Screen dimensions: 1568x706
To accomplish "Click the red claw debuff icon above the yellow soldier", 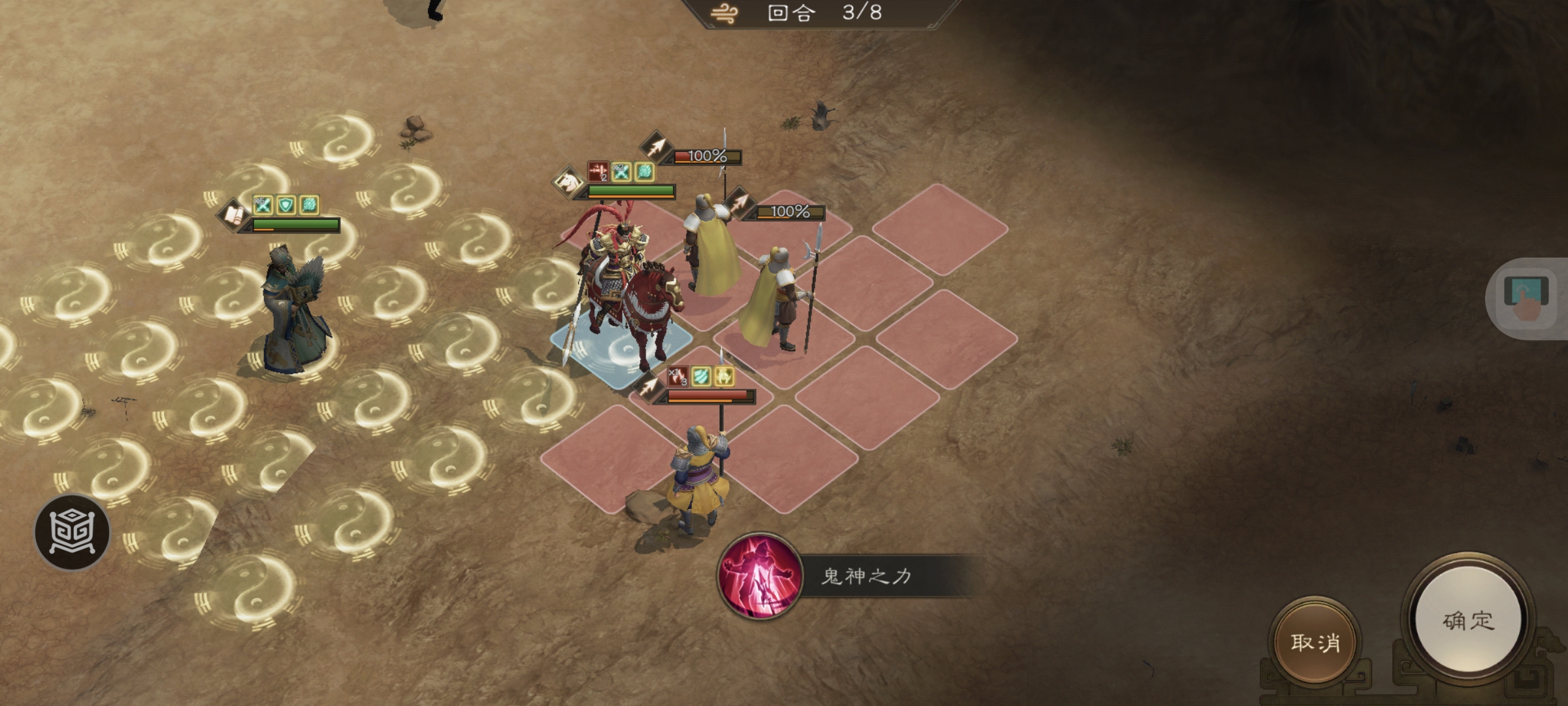I will 677,378.
